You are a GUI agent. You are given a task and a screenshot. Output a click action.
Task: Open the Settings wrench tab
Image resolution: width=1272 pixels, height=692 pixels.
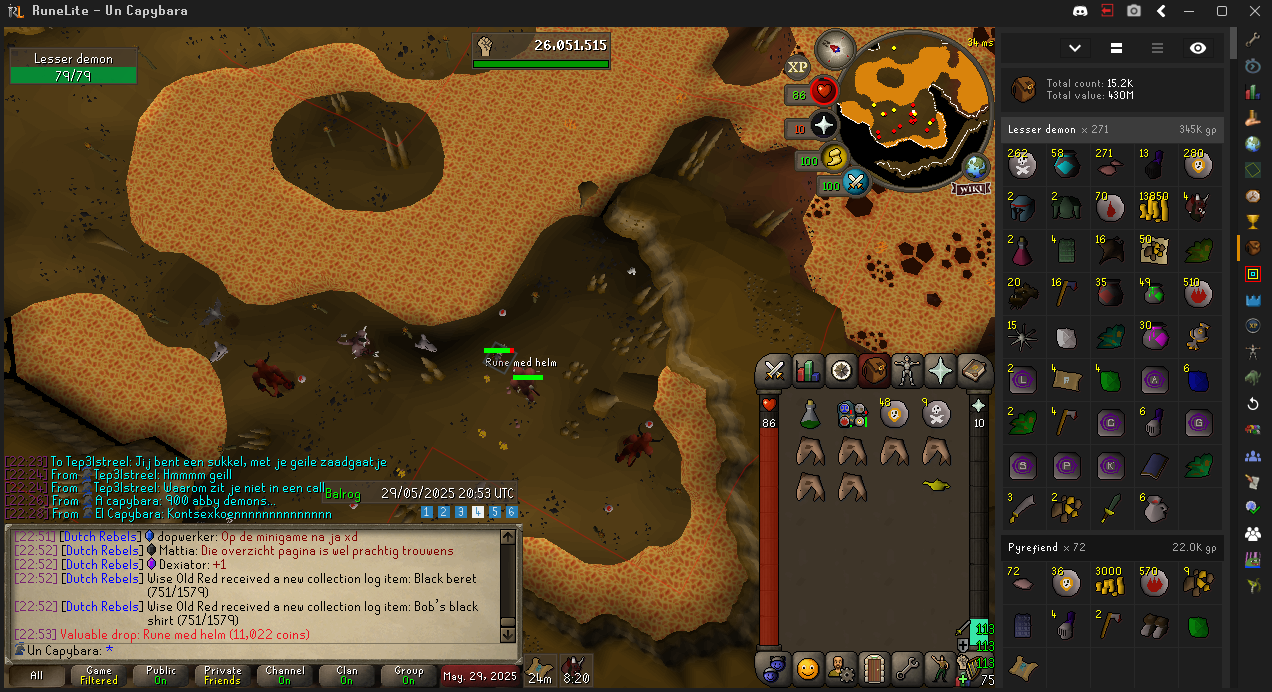[x=907, y=666]
